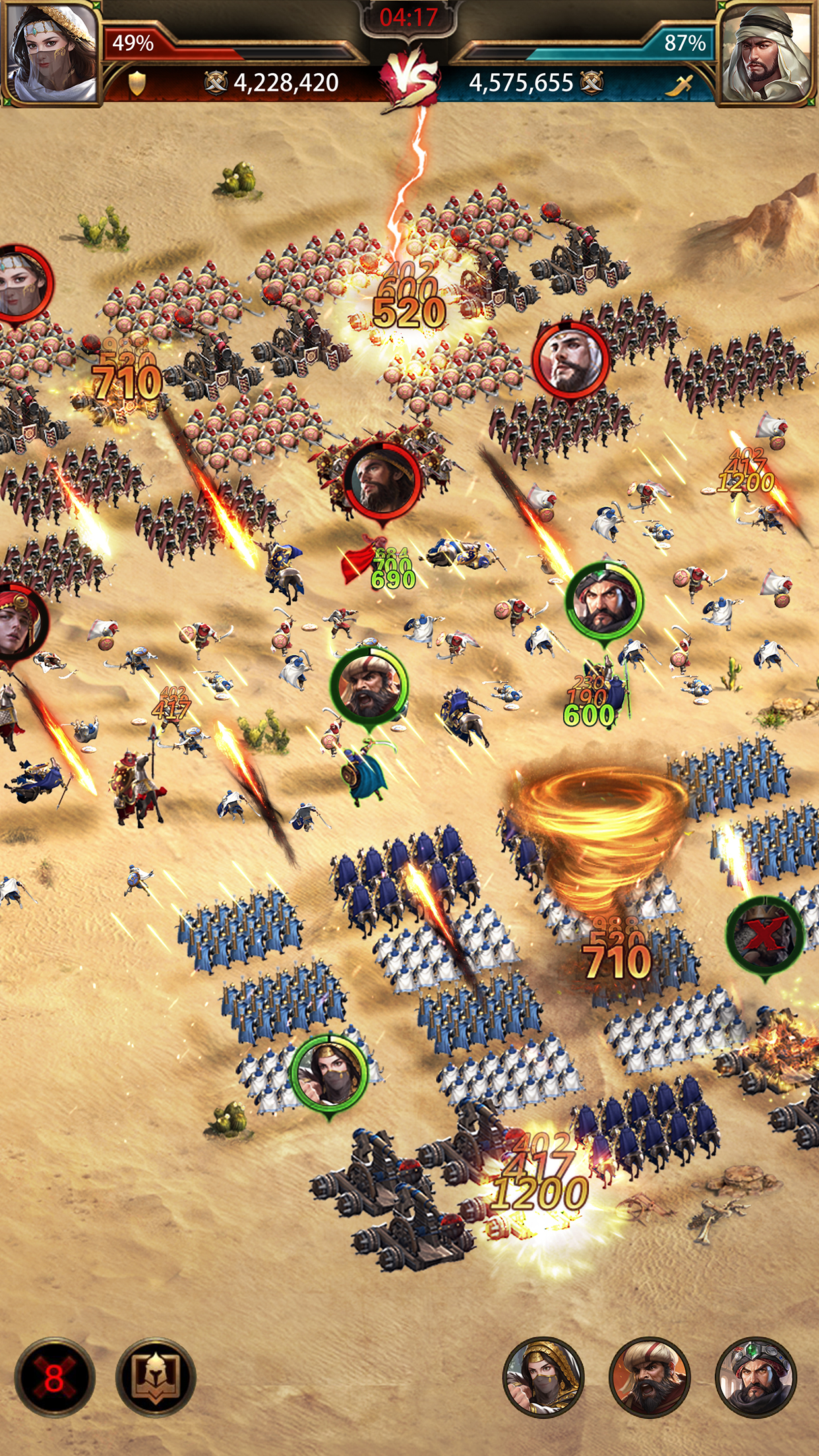Image resolution: width=819 pixels, height=1456 pixels.
Task: Use the green-jeweled turban hero skill
Action: 756,1377
